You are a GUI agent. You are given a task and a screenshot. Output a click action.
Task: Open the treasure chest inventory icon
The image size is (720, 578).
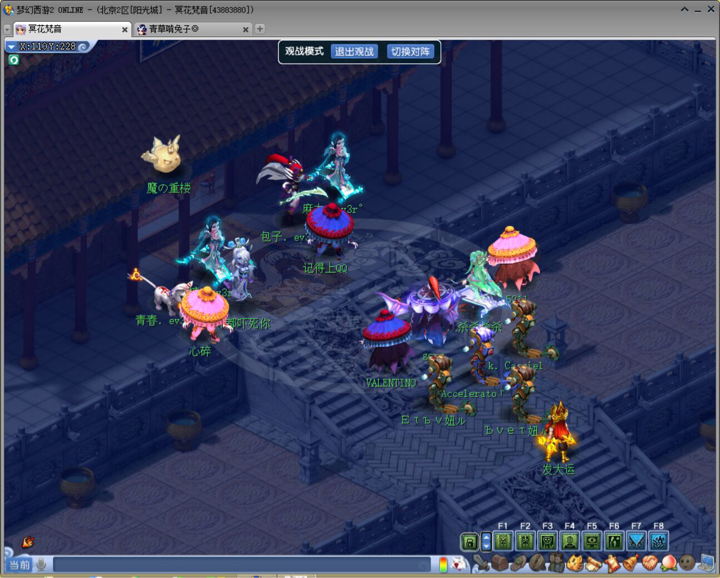click(x=499, y=565)
